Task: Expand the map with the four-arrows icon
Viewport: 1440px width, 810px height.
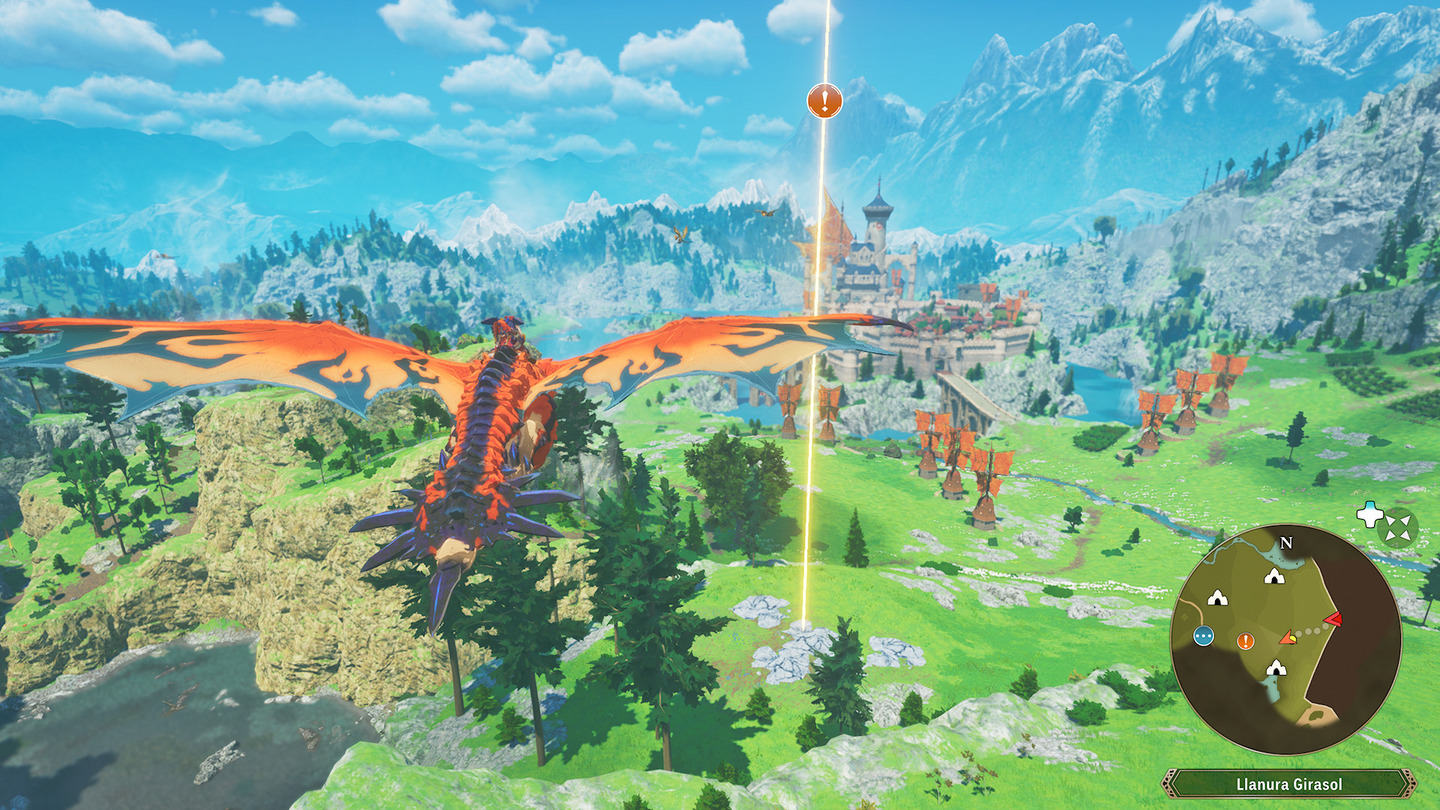Action: pos(1397,526)
